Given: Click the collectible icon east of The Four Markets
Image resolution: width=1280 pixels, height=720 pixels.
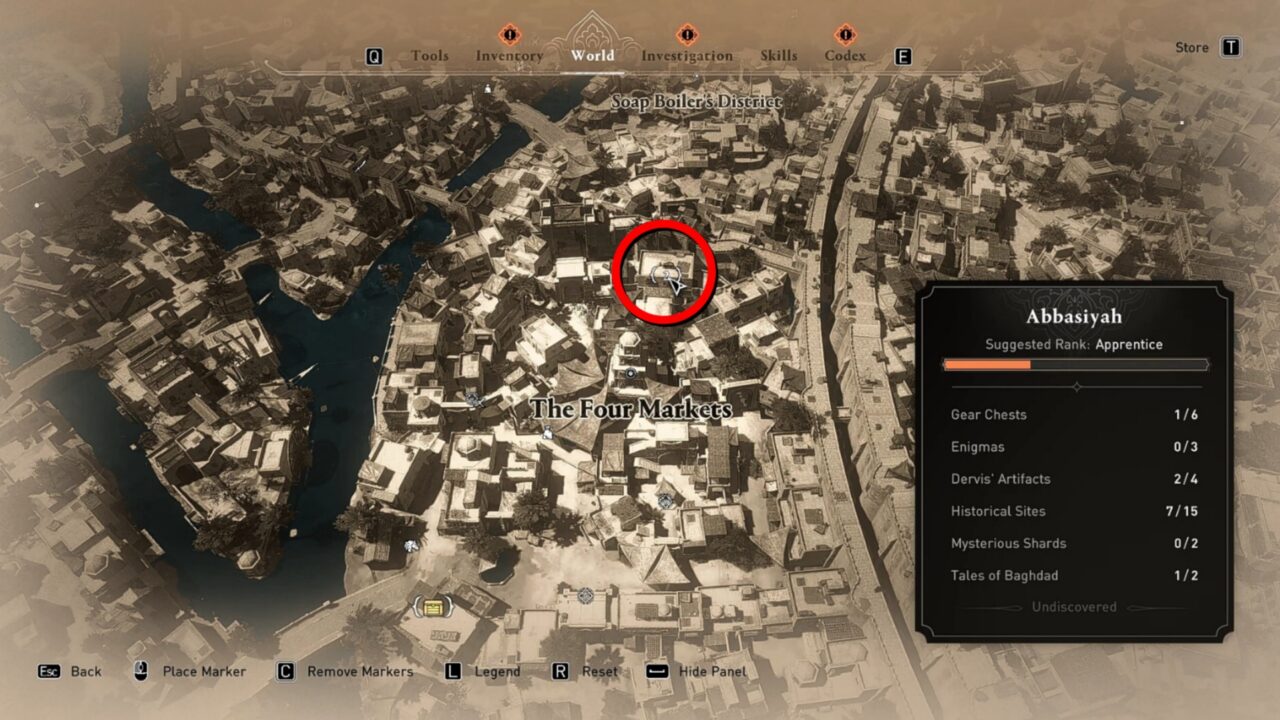Looking at the screenshot, I should click(x=664, y=500).
